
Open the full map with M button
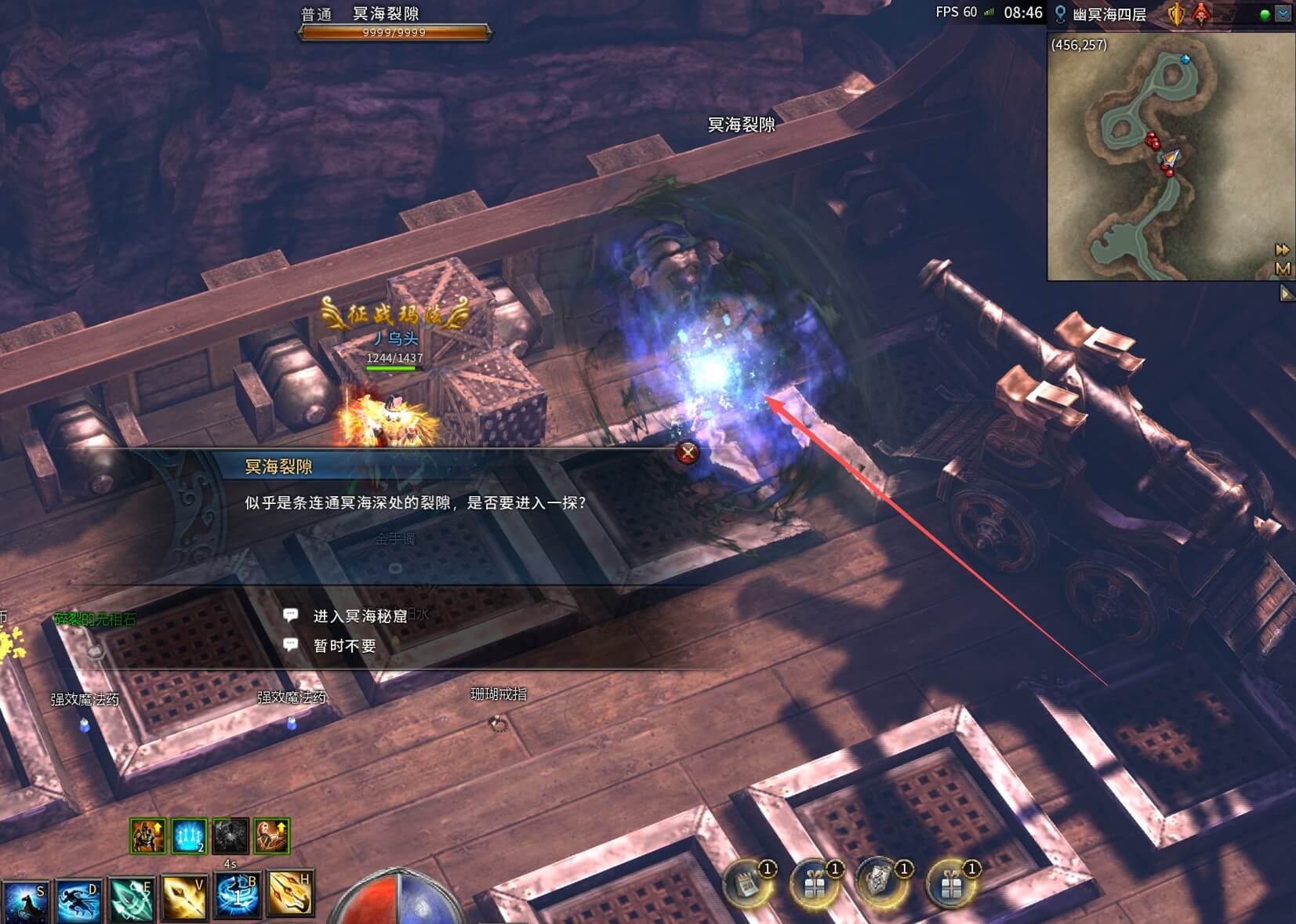tap(1283, 269)
